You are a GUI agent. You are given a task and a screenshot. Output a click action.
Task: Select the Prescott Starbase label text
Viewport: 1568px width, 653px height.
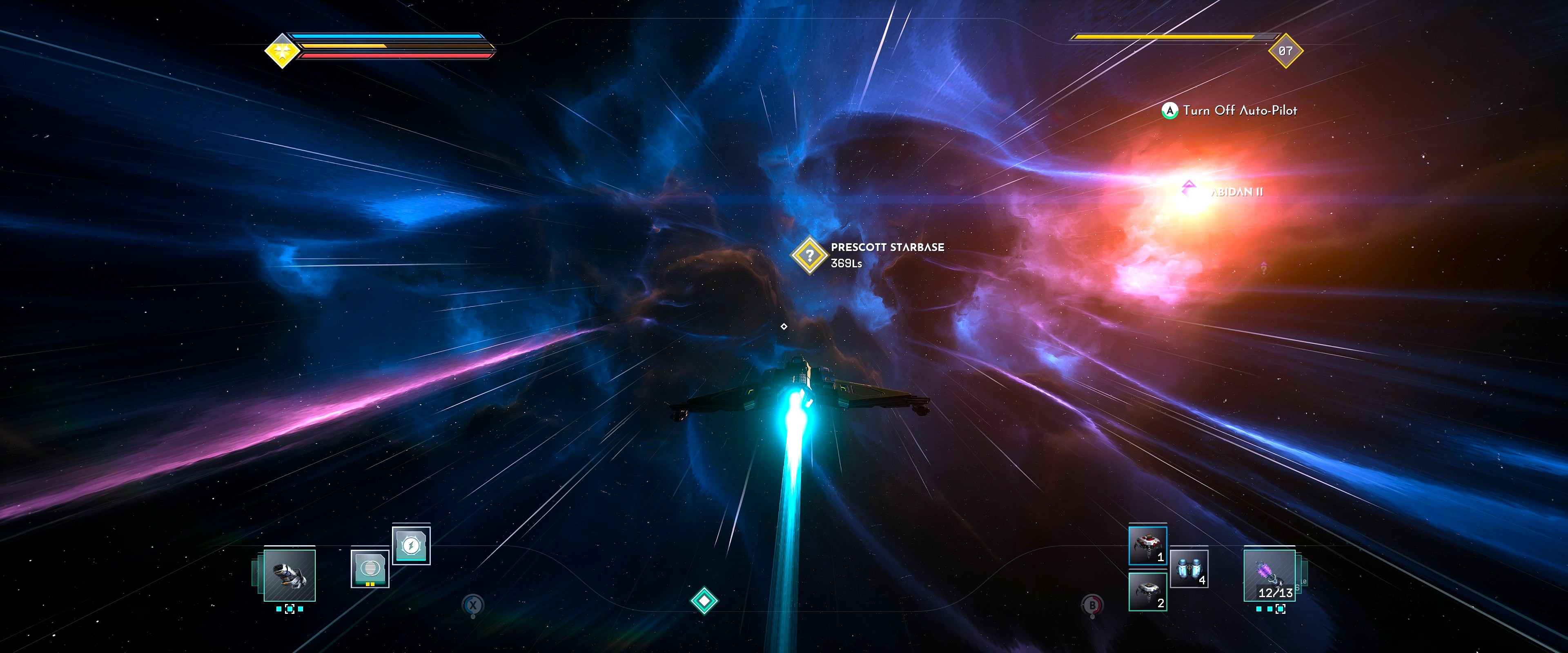point(886,248)
